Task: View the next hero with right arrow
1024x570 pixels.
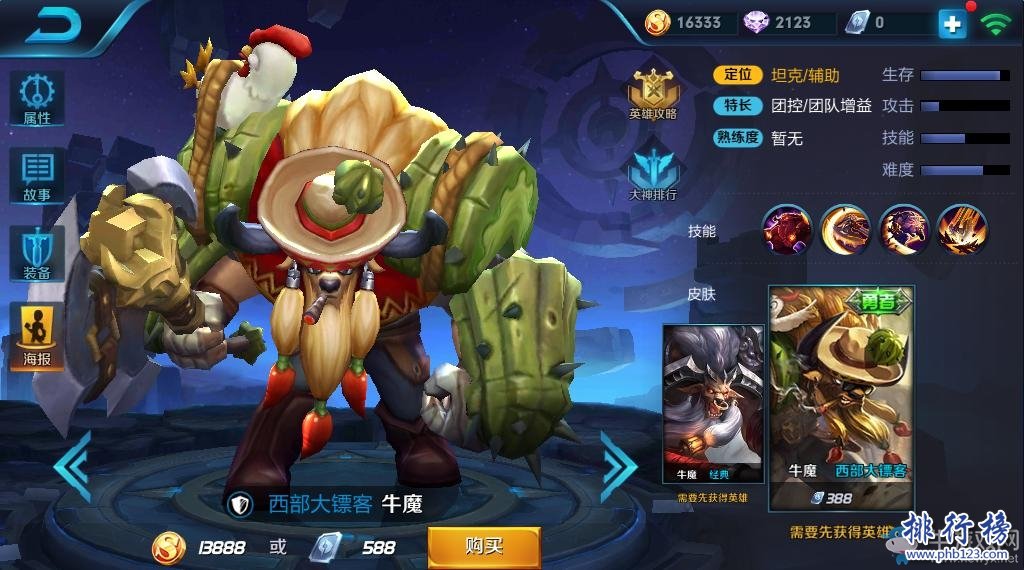Action: point(618,466)
